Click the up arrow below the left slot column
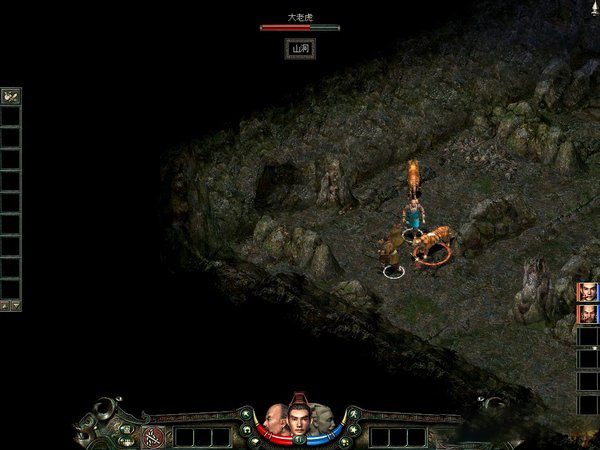The image size is (600, 450). pos(5,304)
